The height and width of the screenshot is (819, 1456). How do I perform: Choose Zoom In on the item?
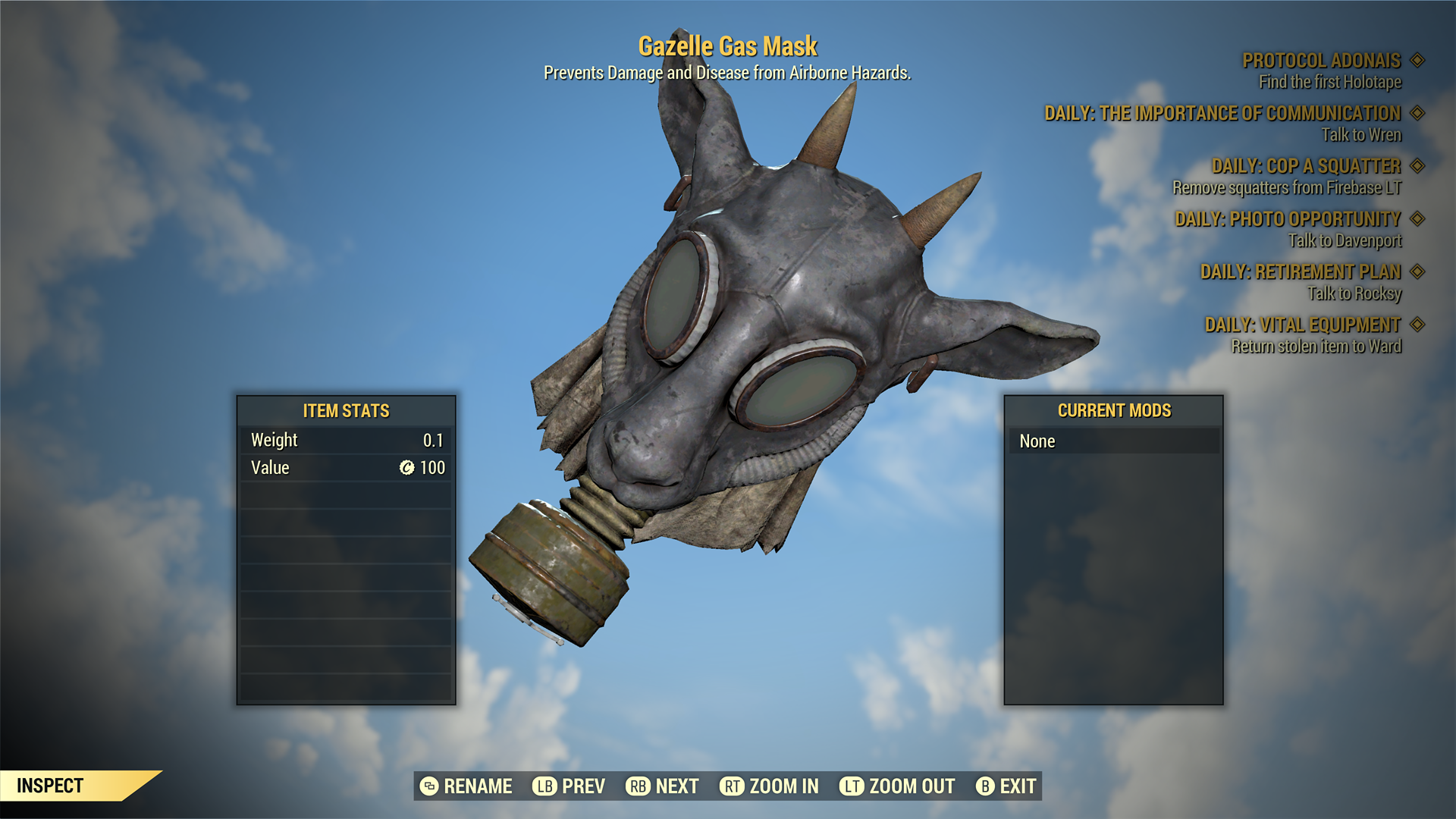769,786
